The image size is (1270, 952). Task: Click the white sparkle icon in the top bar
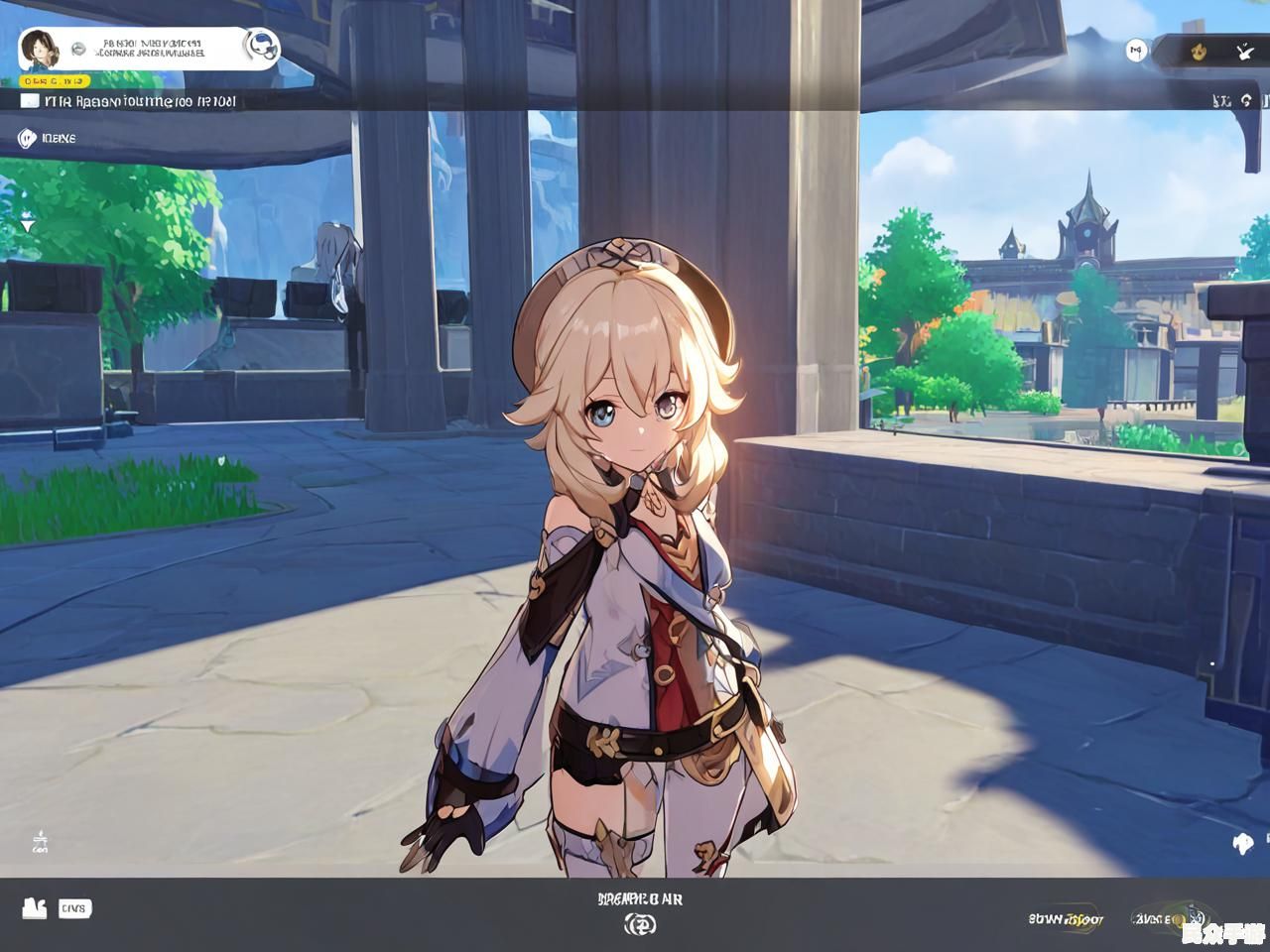pyautogui.click(x=1244, y=51)
